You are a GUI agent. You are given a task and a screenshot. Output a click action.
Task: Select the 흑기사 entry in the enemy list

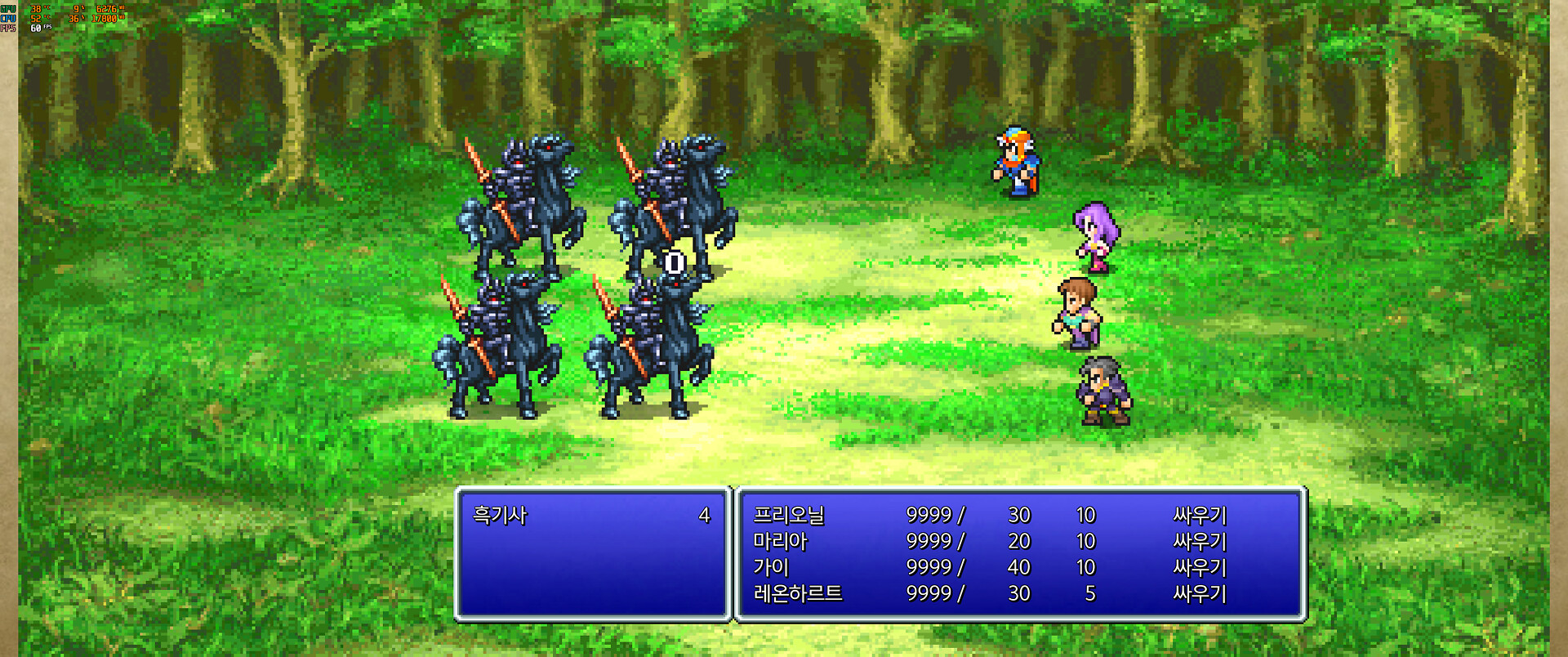[501, 515]
